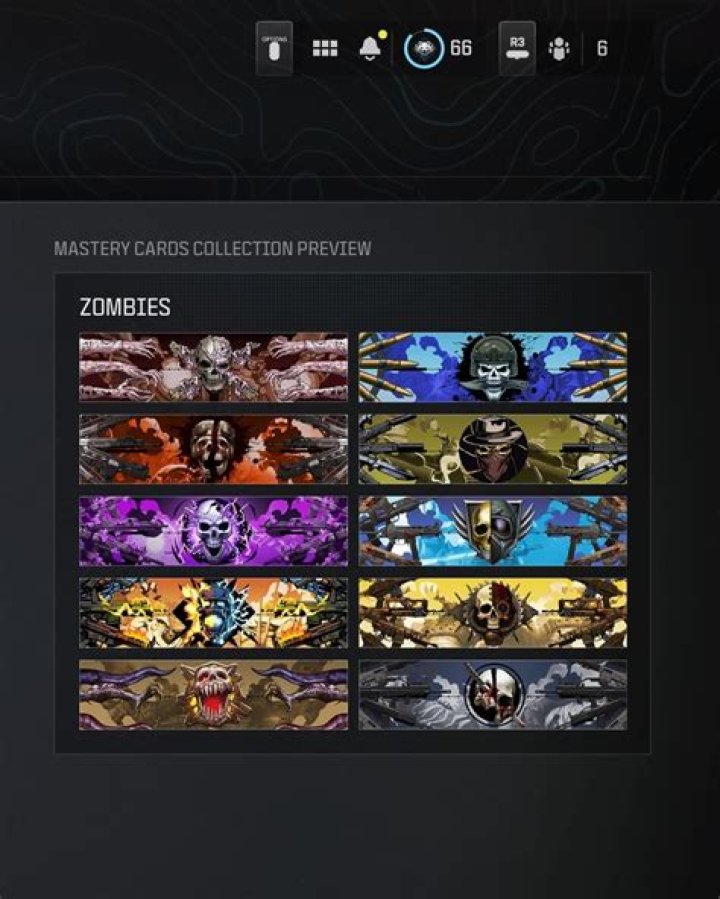Select the gold half-skull shield card
Image resolution: width=720 pixels, height=899 pixels.
click(x=493, y=531)
